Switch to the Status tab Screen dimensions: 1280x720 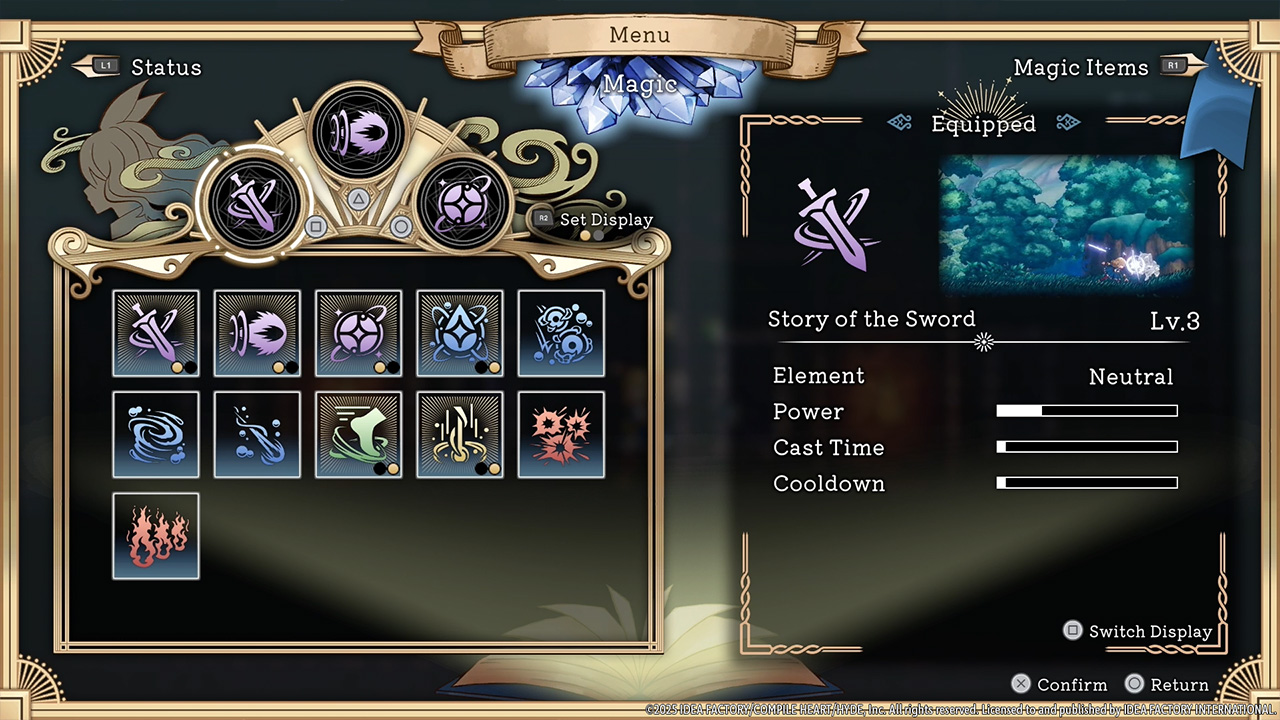[165, 68]
